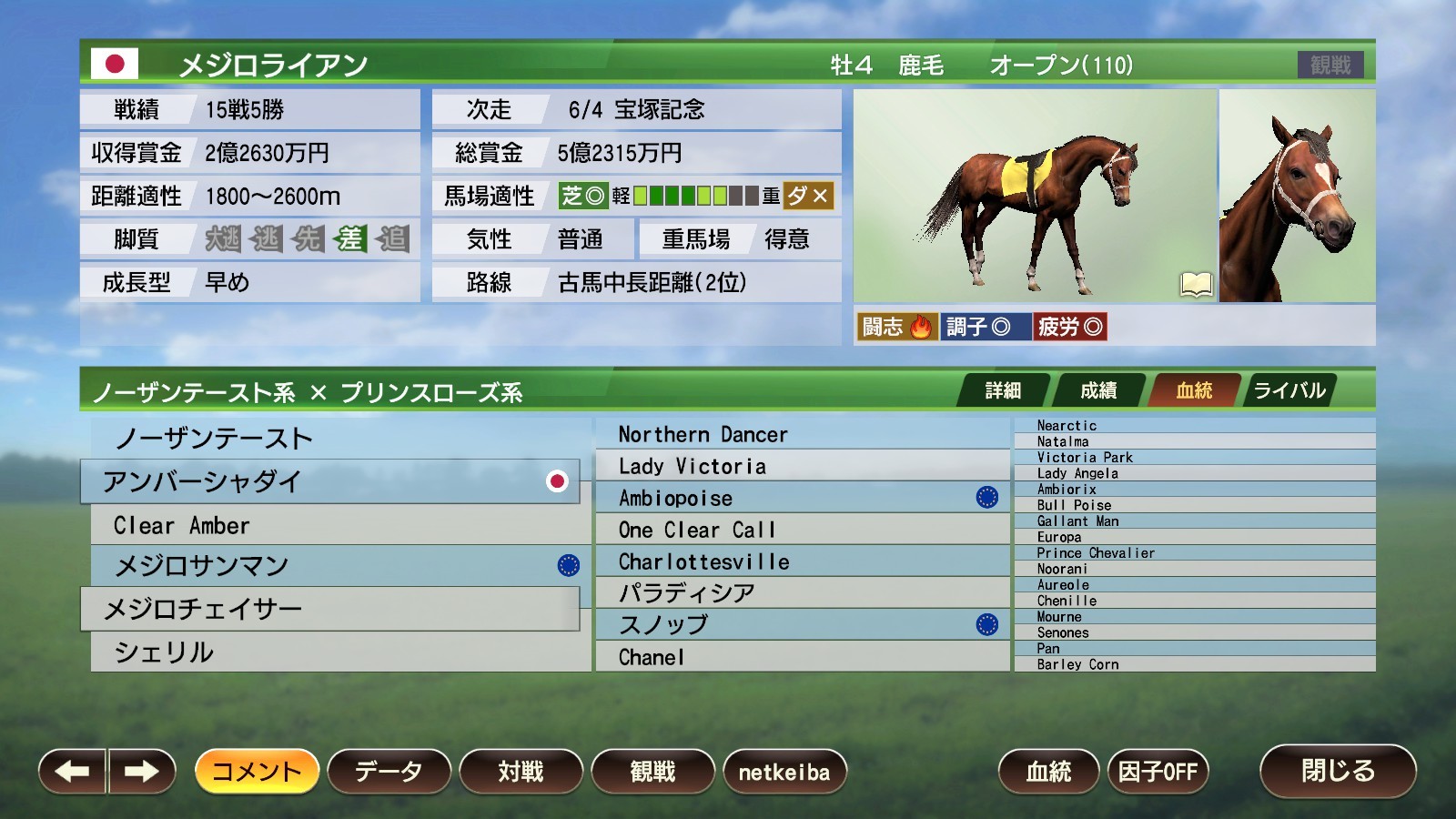Click 閉じる to close the screen

point(1338,770)
